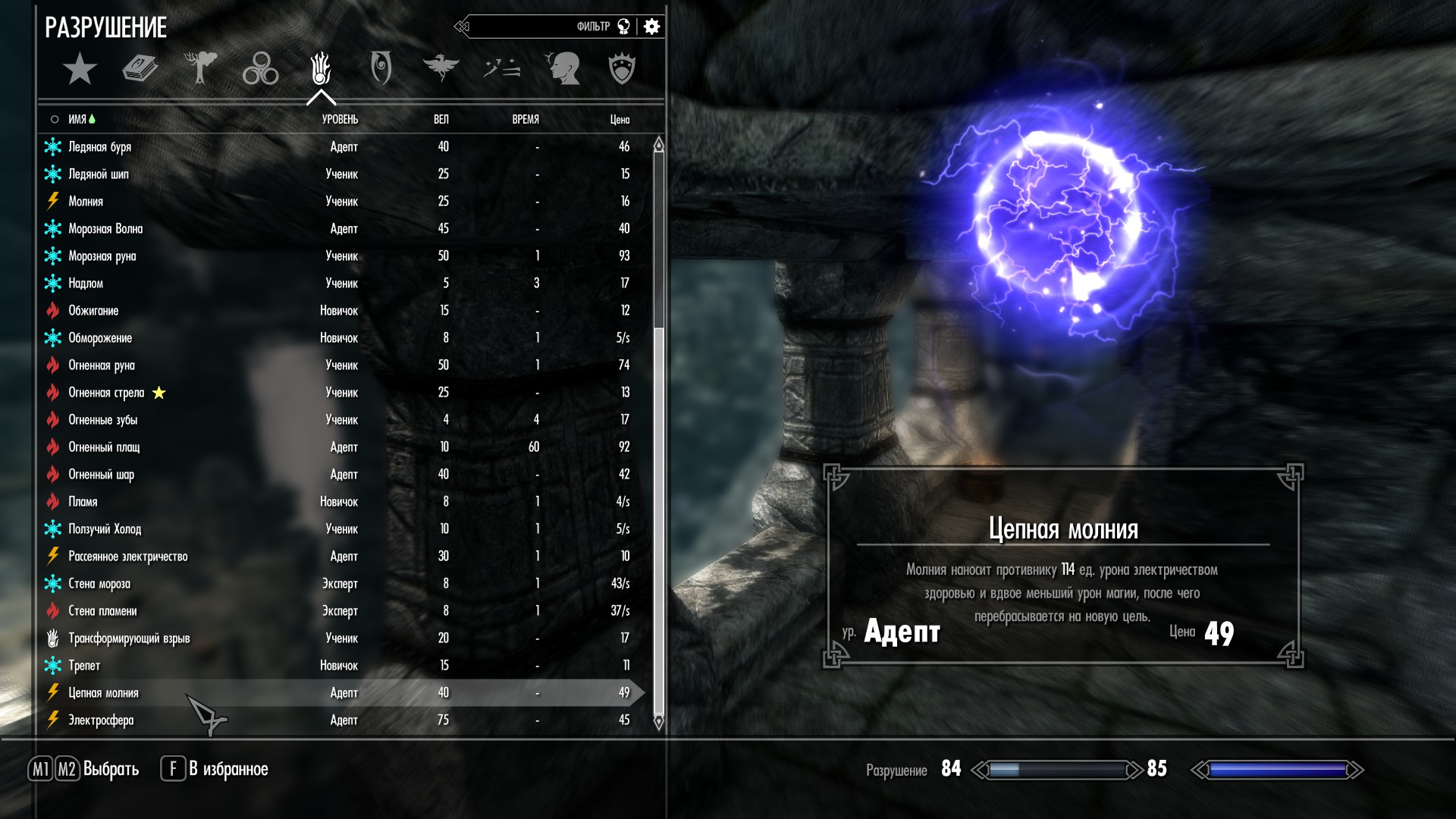Choose the Стена пламени spell row
Viewport: 1456px width, 819px height.
[x=102, y=610]
